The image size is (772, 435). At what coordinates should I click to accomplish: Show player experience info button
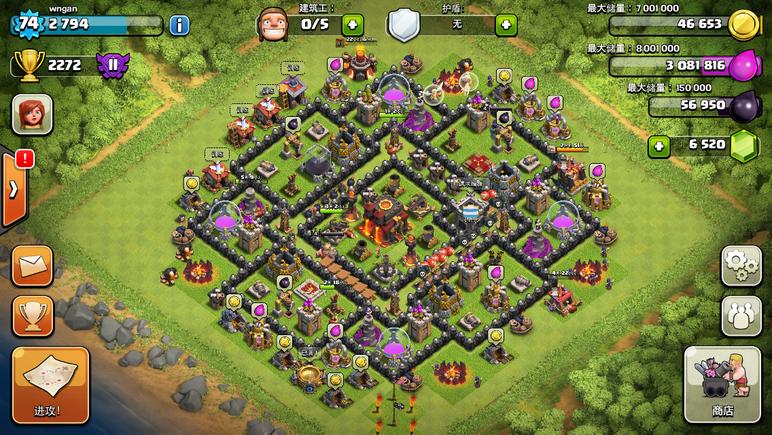click(x=179, y=25)
